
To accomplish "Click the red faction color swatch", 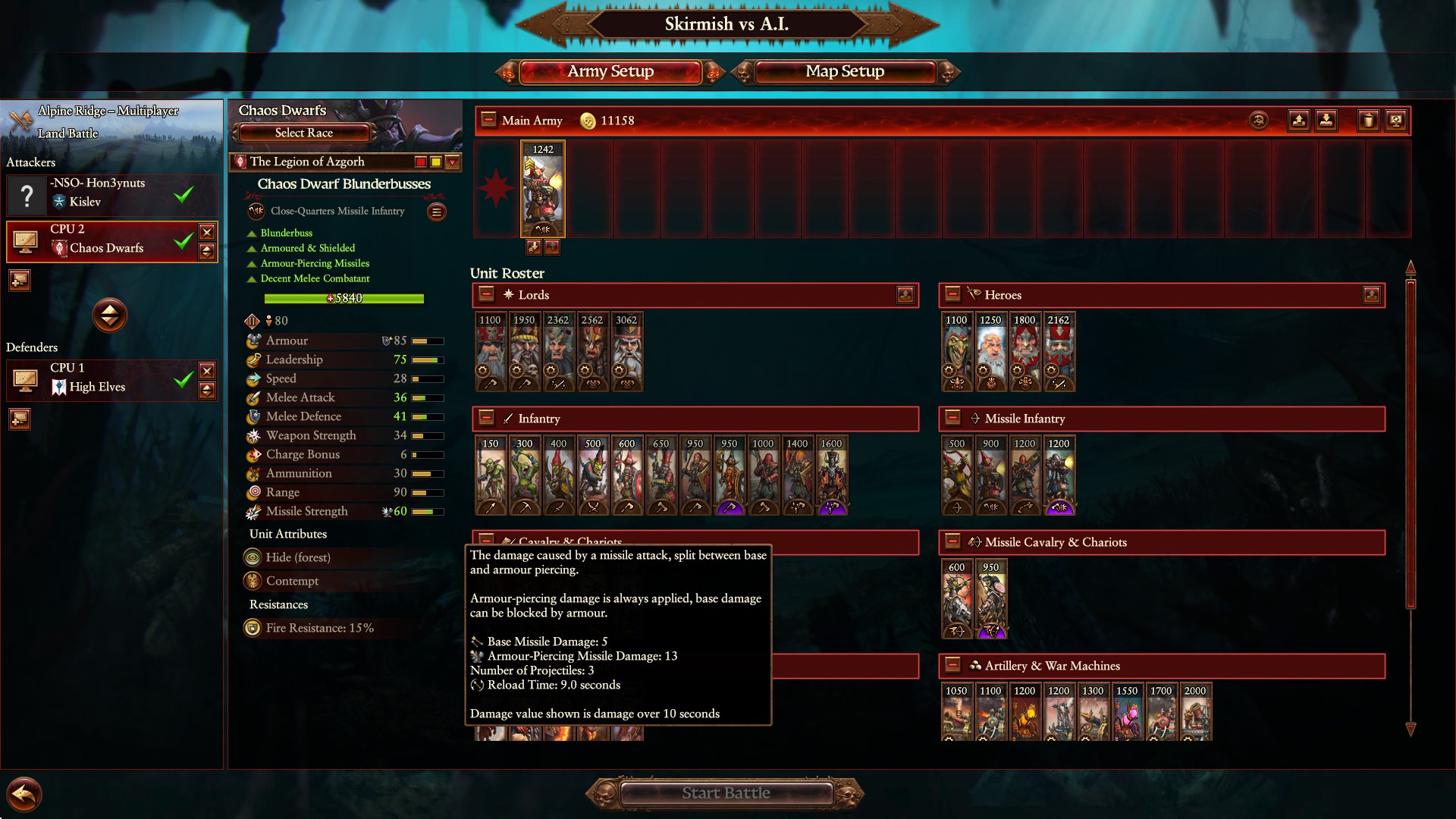I will (421, 162).
